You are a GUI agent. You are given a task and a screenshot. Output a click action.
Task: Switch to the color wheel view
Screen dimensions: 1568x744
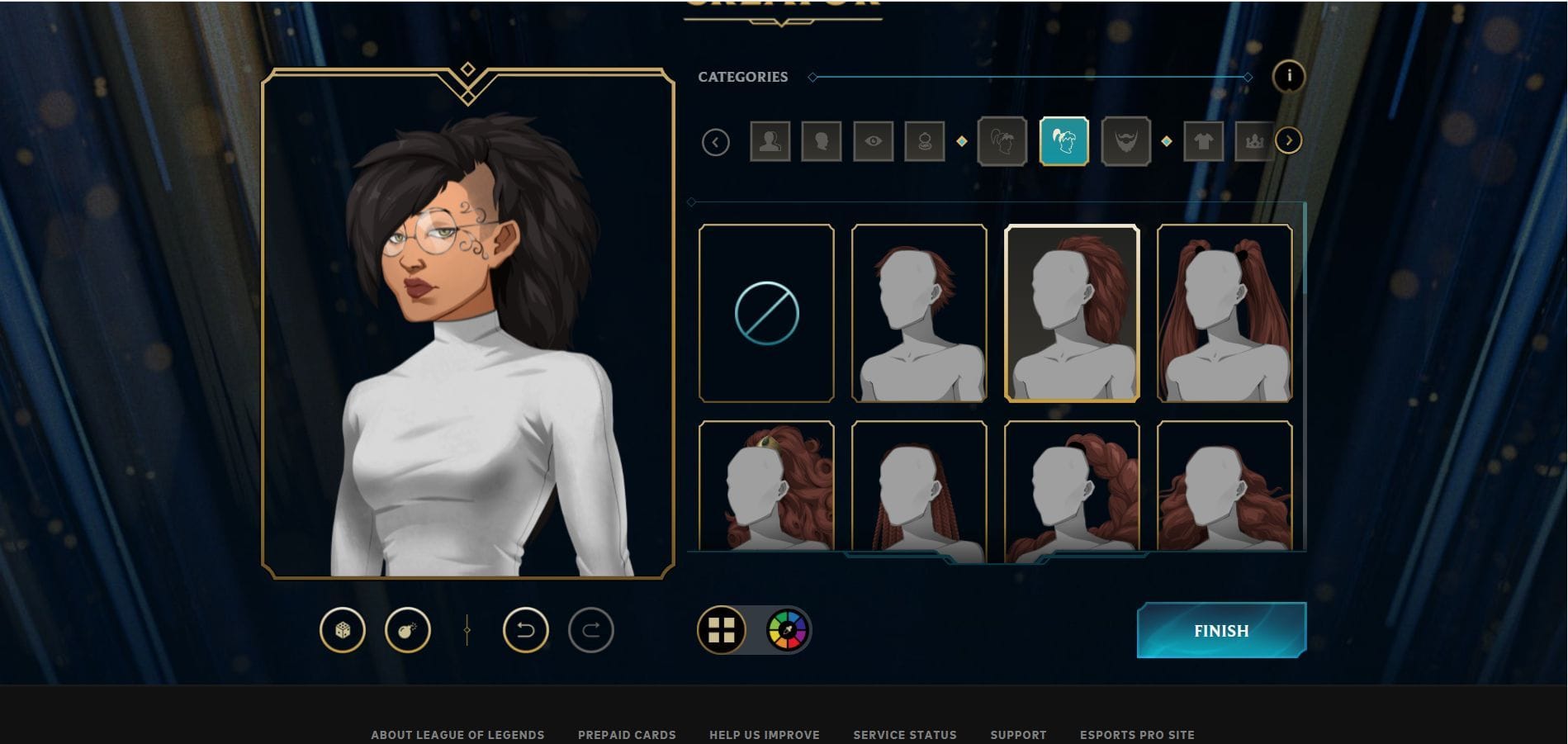click(x=785, y=632)
